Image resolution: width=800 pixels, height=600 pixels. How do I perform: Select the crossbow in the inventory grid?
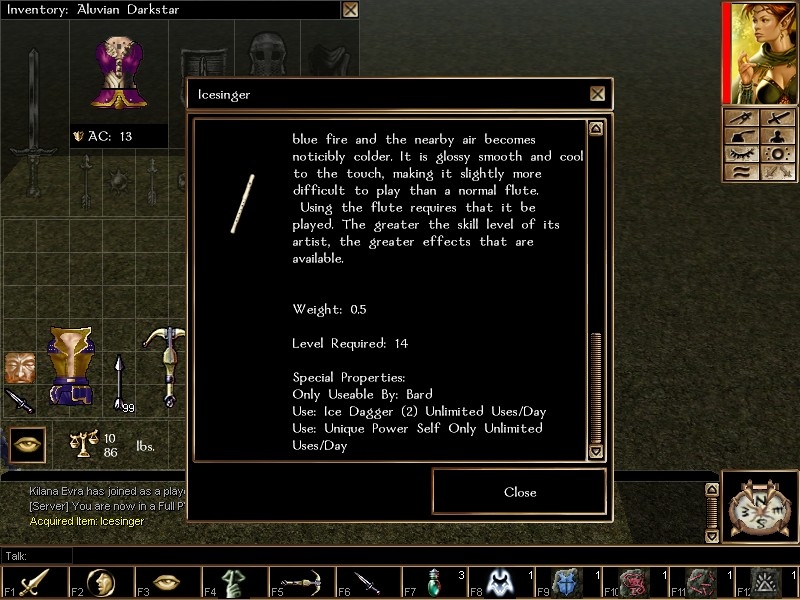tap(165, 365)
